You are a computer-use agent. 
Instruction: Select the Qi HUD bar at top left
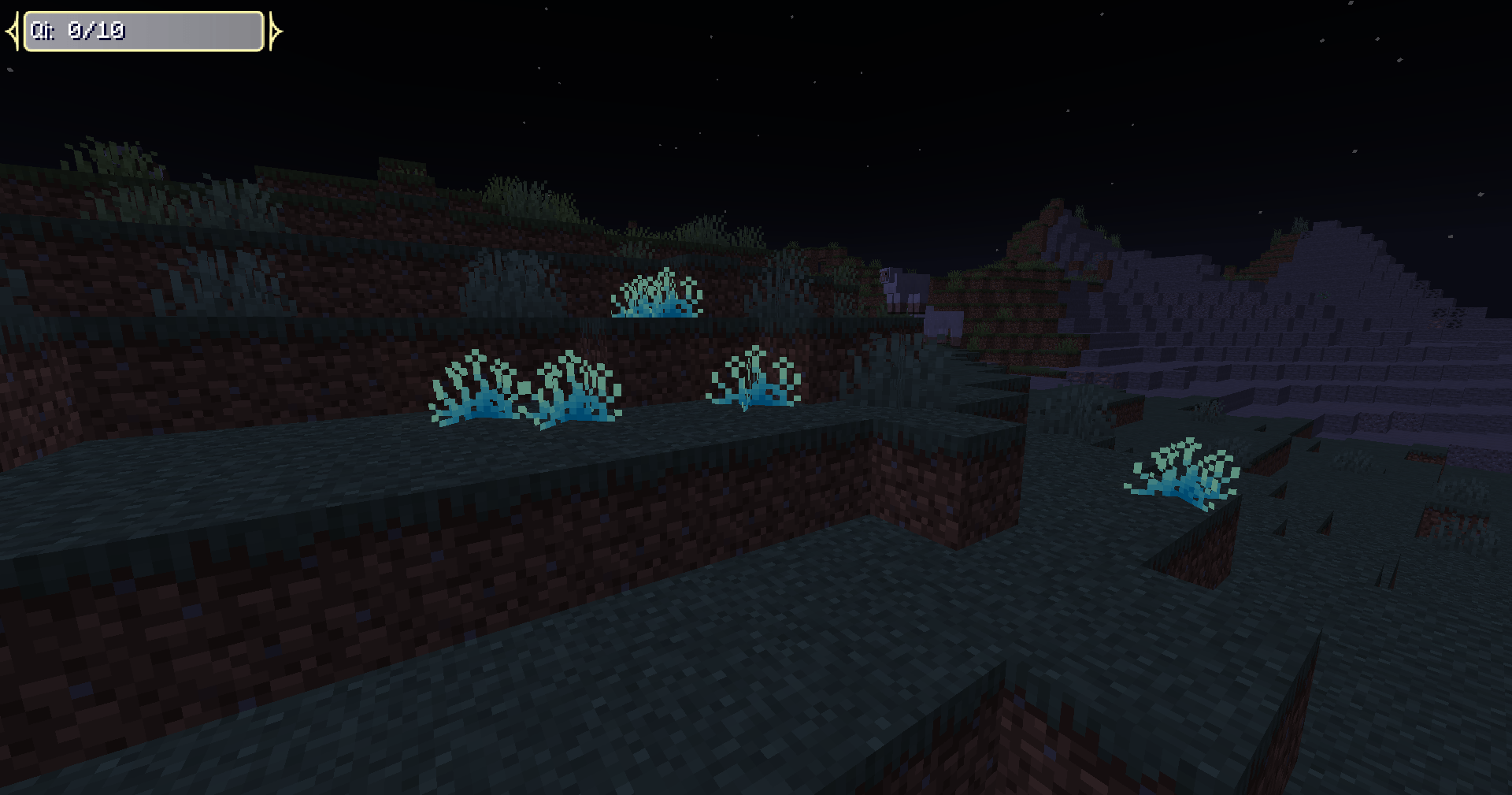pyautogui.click(x=142, y=30)
